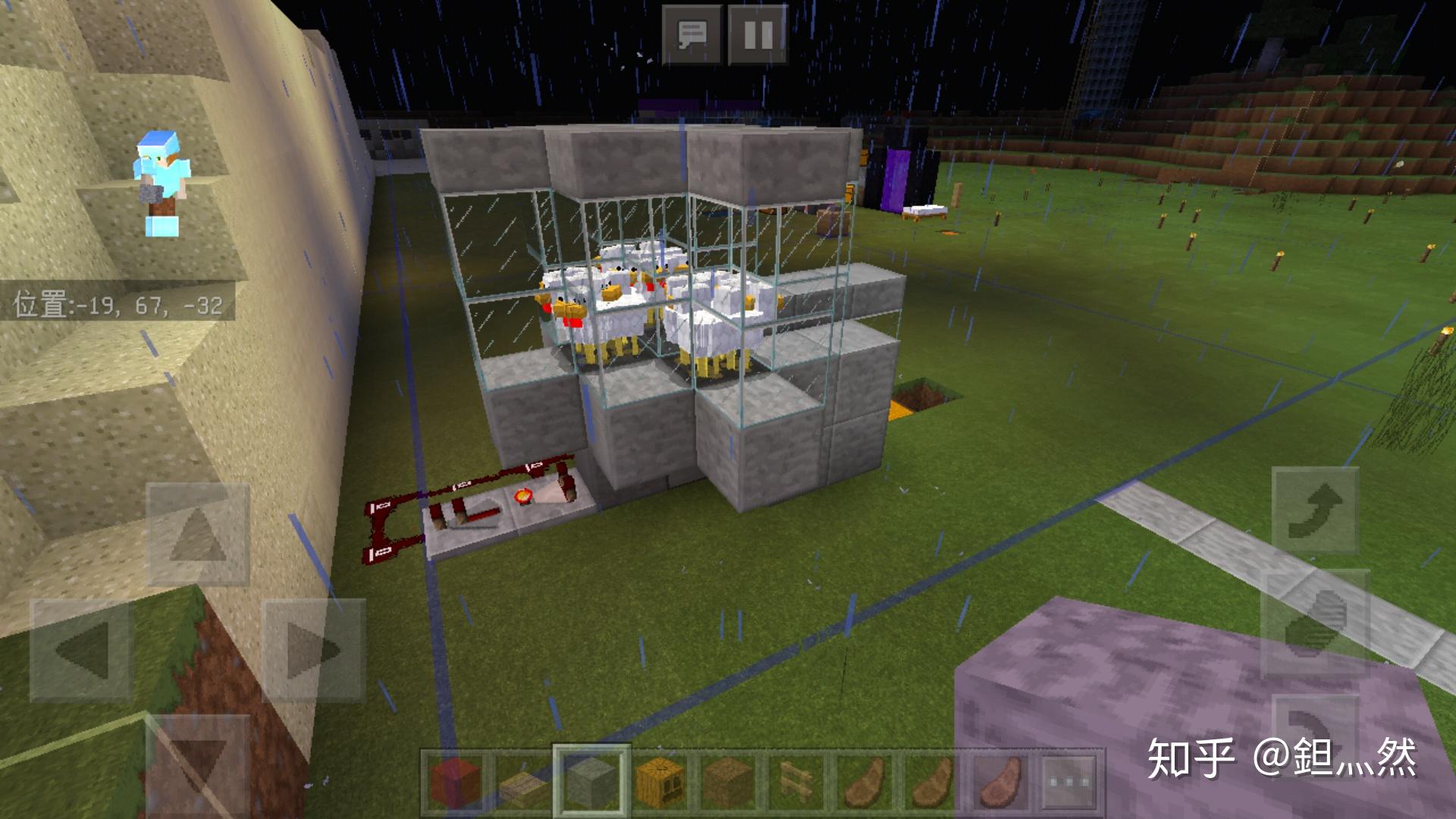Screen dimensions: 1456x819
Task: Tap the right movement arrow
Action: point(313,649)
